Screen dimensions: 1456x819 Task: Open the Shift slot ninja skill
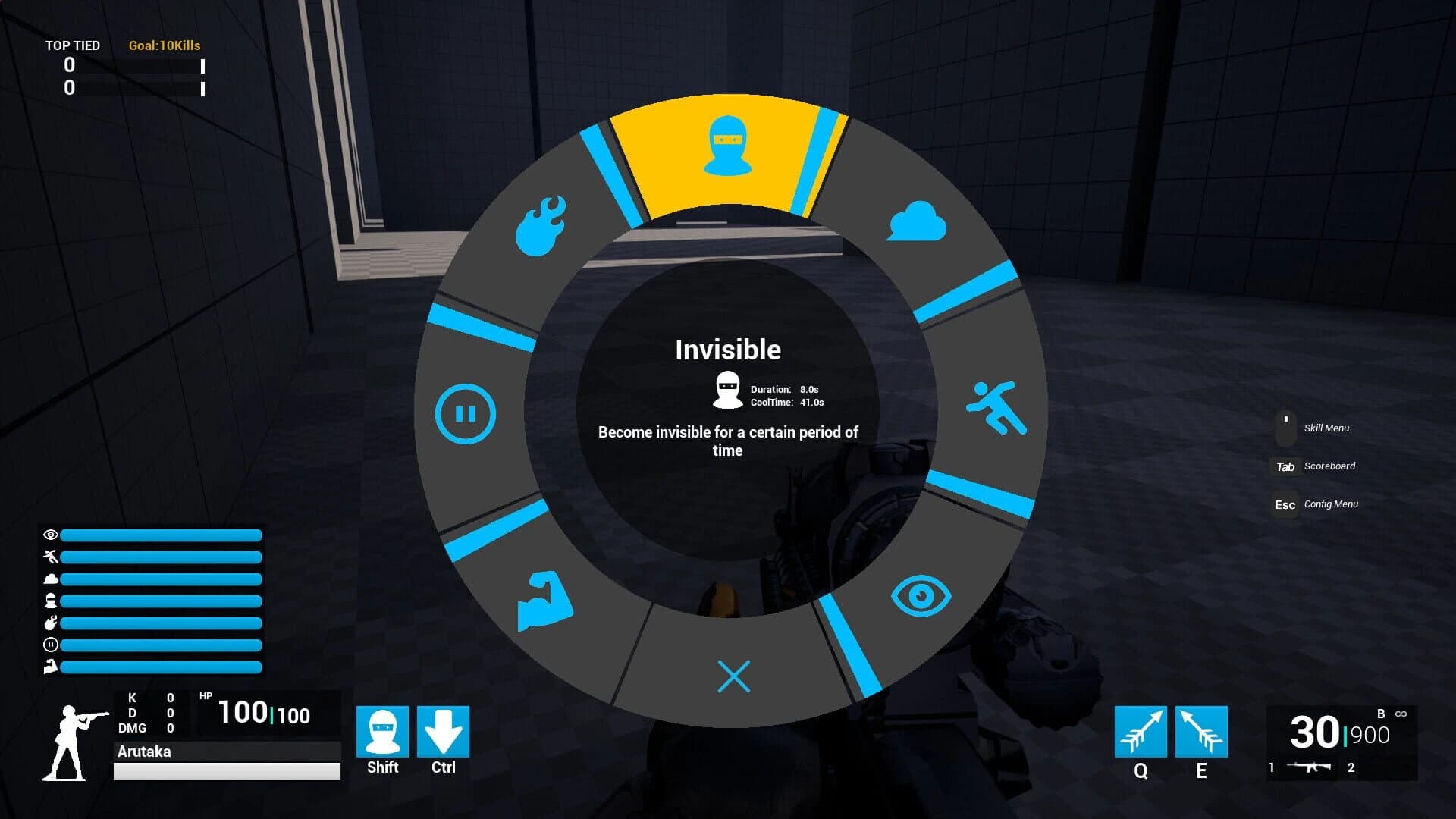382,730
